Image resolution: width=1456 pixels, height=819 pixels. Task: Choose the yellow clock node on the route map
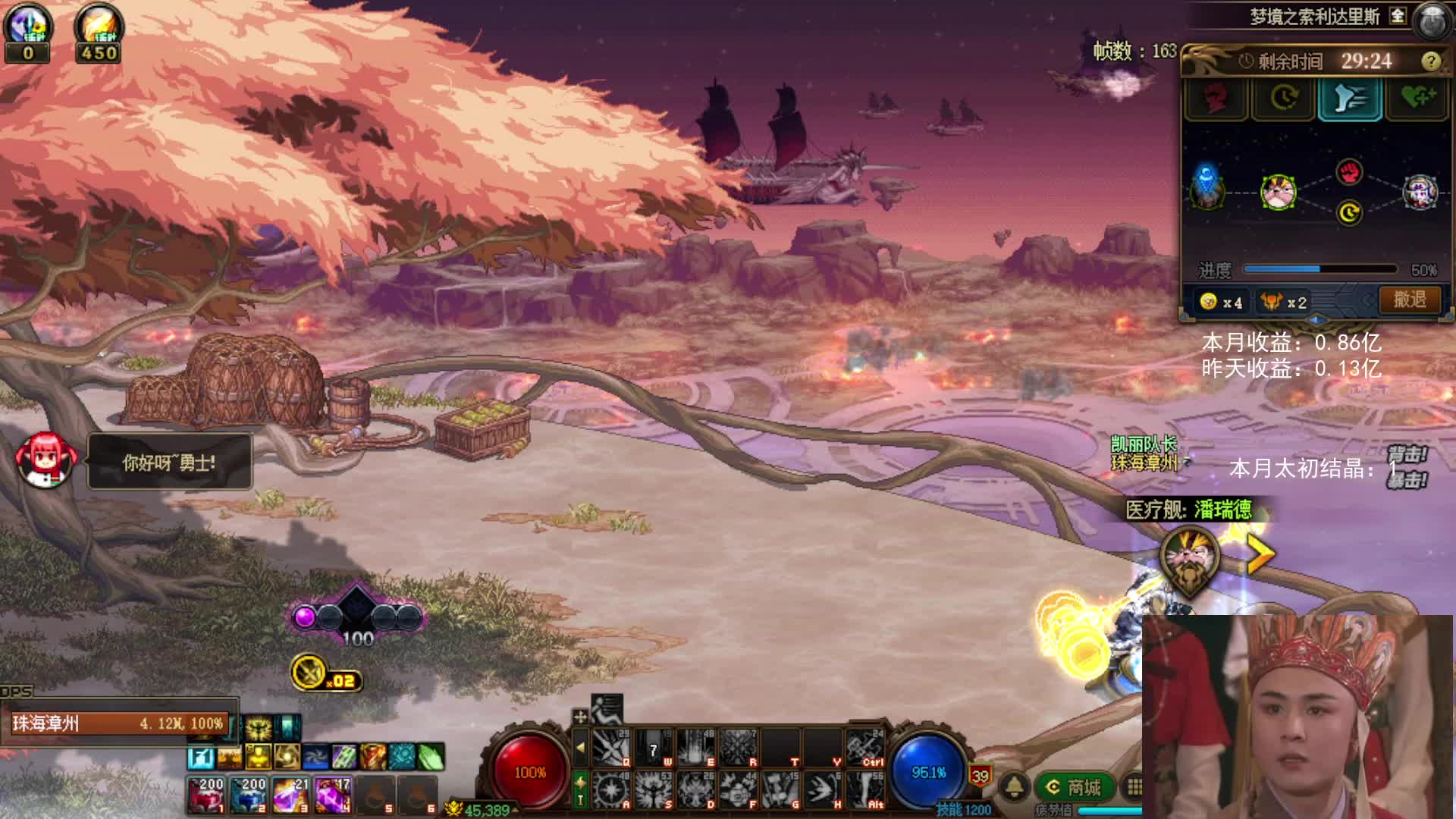tap(1349, 213)
